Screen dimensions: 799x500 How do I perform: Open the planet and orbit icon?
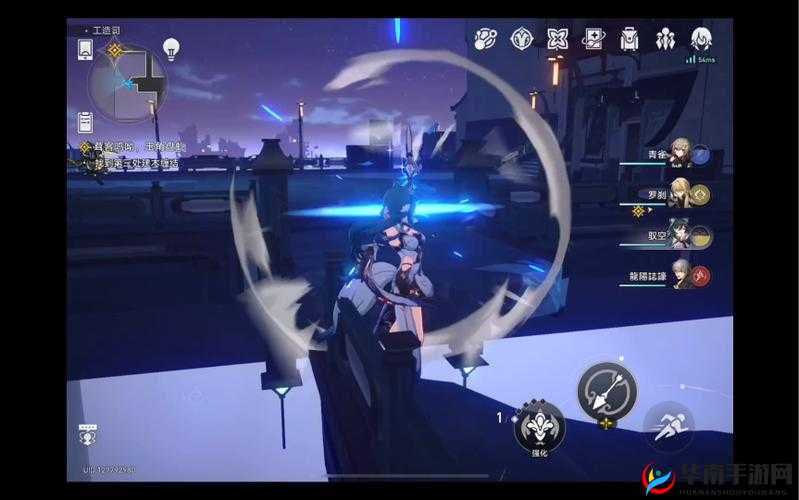[x=486, y=39]
